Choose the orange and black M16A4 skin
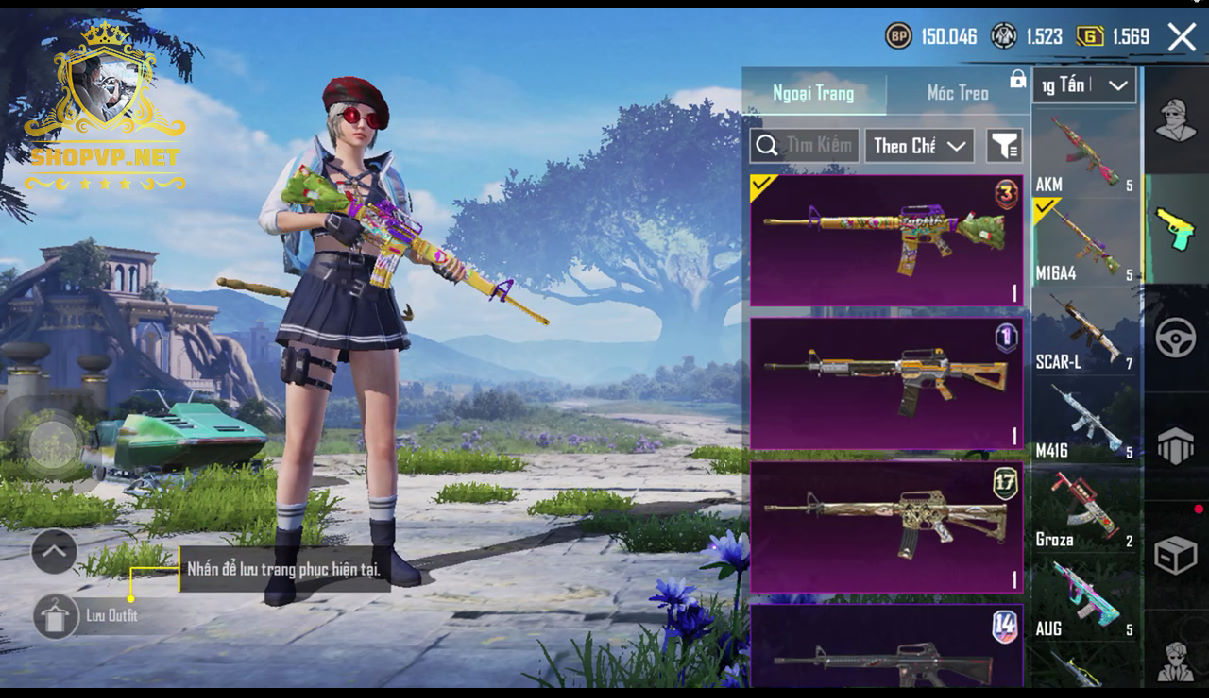Screen dimensions: 1209x698 pos(886,383)
